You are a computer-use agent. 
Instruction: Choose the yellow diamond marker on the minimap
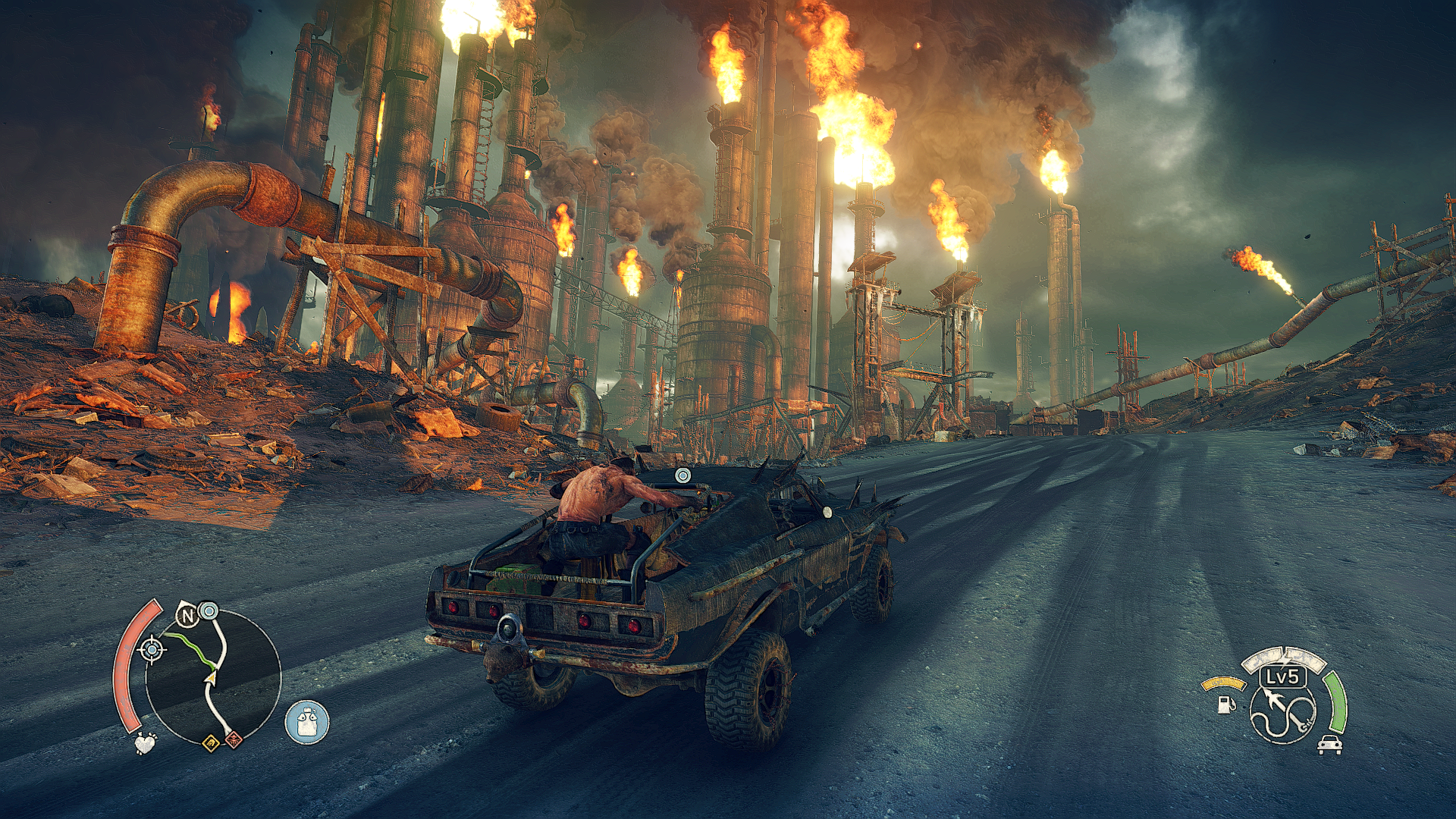(211, 742)
